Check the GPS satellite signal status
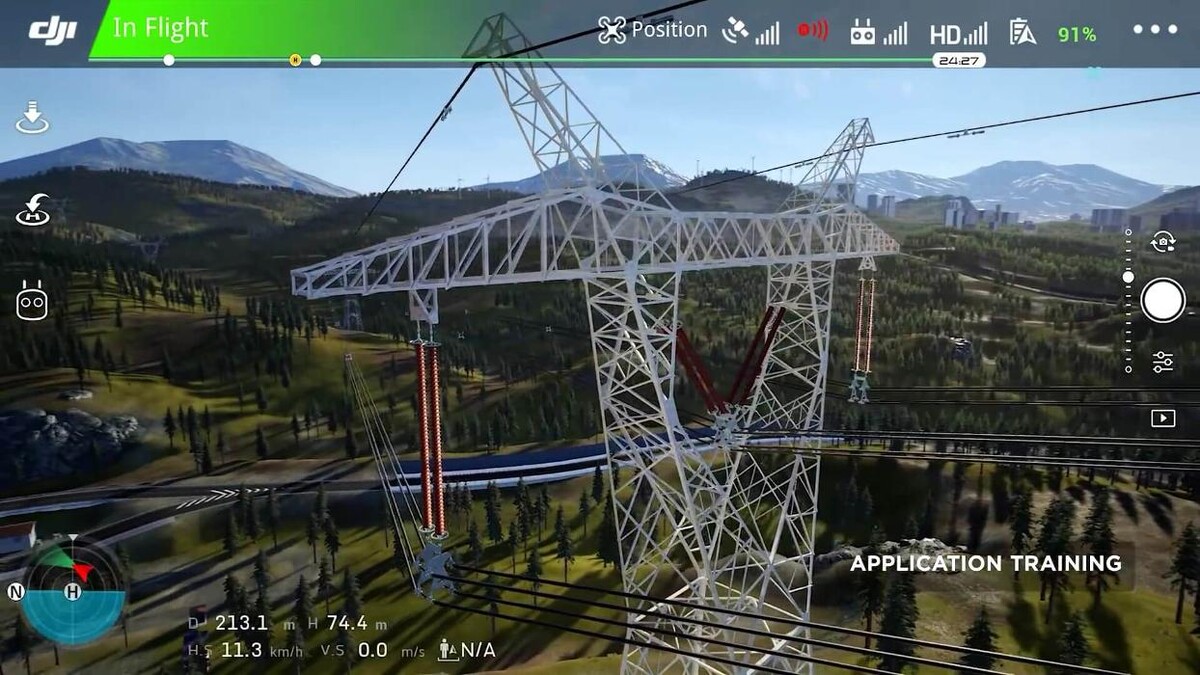Viewport: 1200px width, 675px height. tap(750, 31)
